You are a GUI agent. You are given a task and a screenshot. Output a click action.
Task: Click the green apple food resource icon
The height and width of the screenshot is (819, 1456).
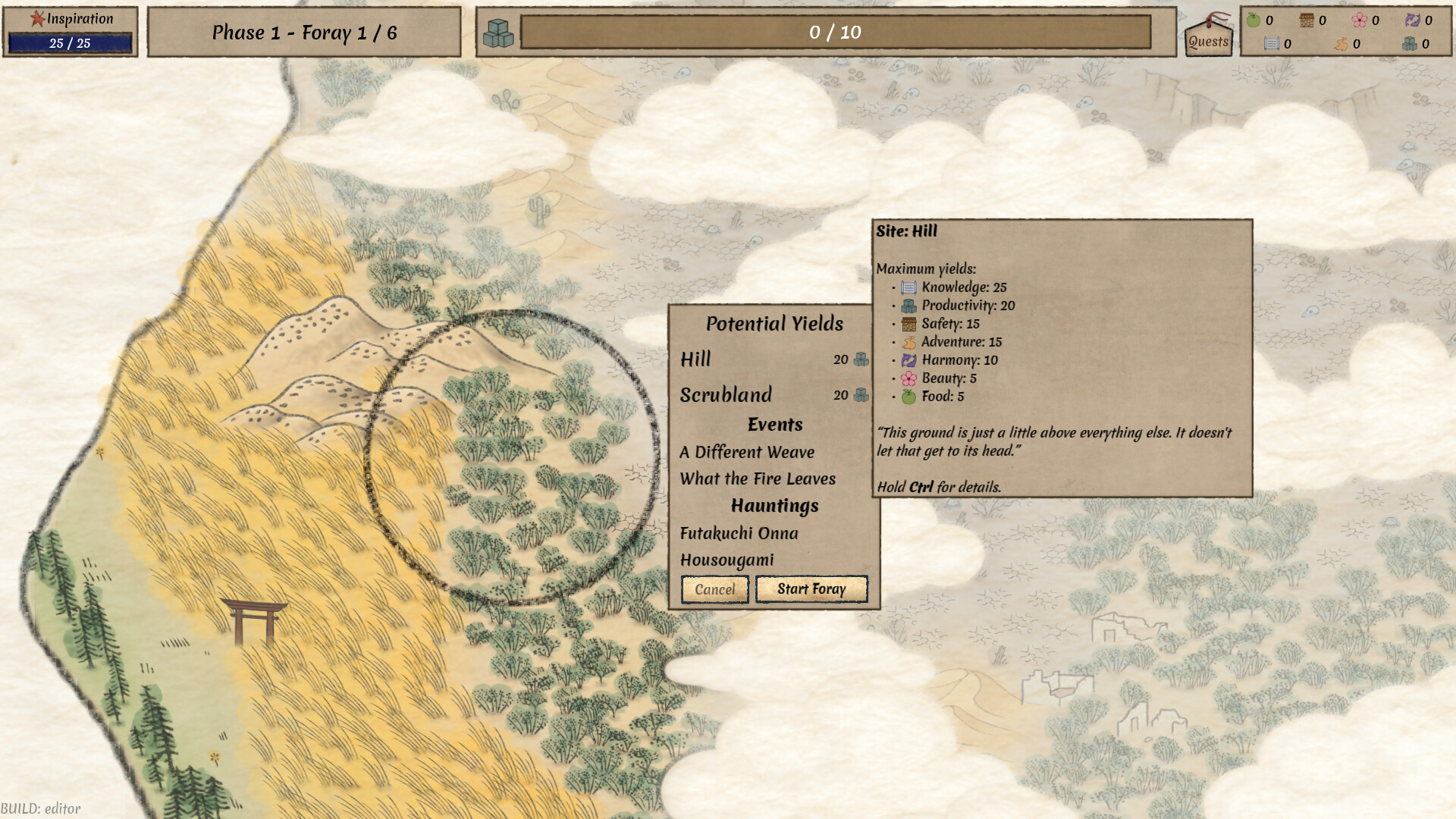[x=1254, y=20]
